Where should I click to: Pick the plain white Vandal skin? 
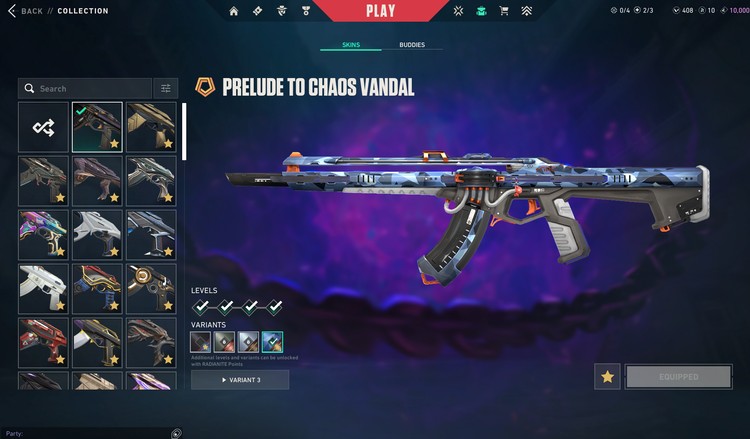[44, 287]
